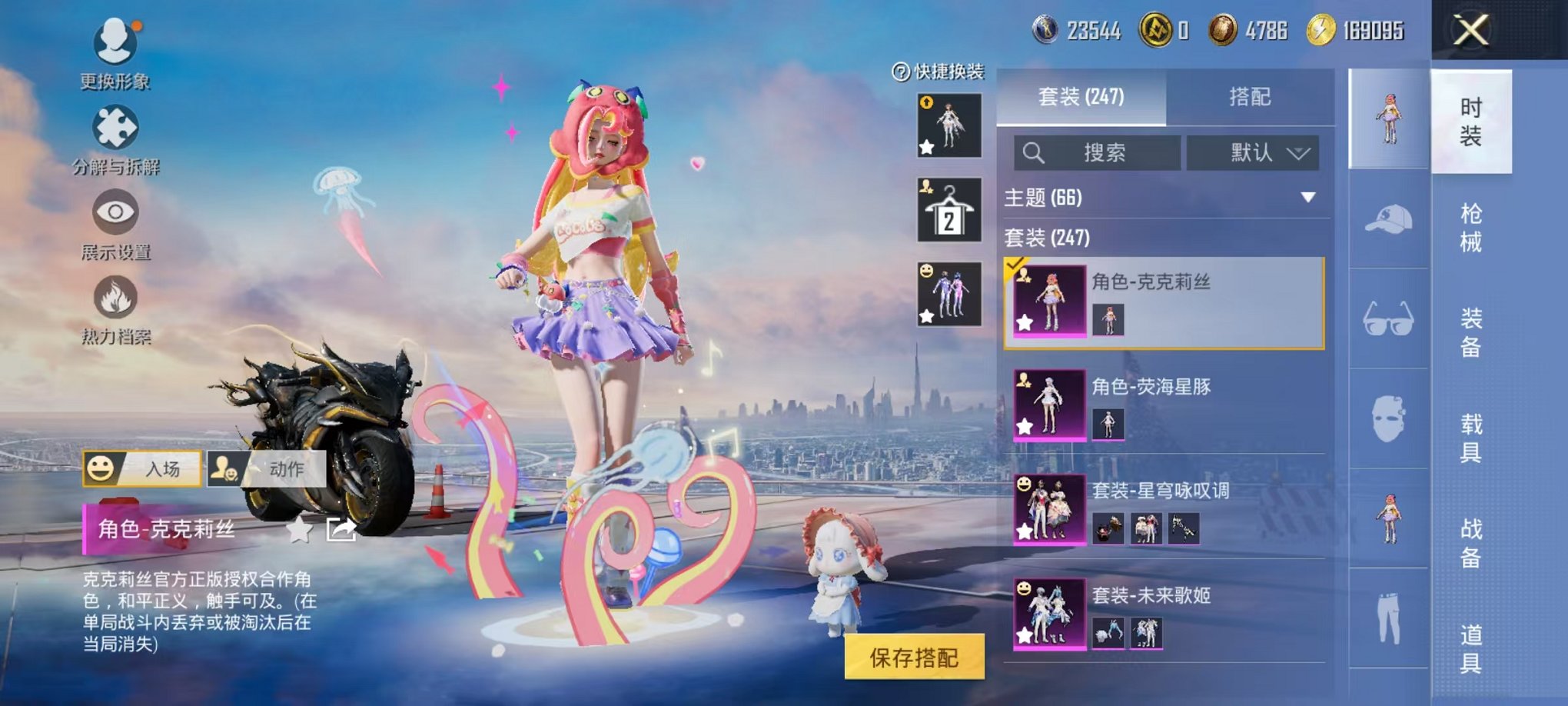The image size is (1568, 706).
Task: Click the search magnifier icon
Action: tap(1034, 152)
